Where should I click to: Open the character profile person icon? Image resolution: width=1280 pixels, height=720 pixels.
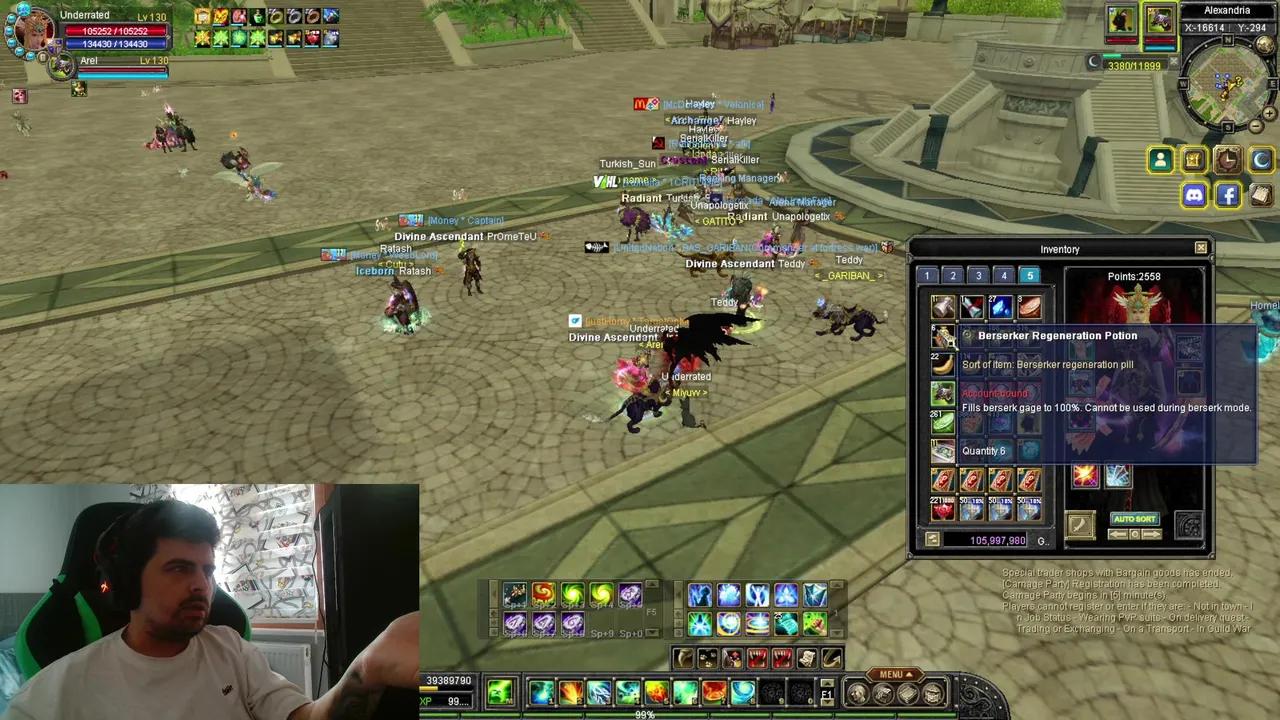(x=1160, y=160)
